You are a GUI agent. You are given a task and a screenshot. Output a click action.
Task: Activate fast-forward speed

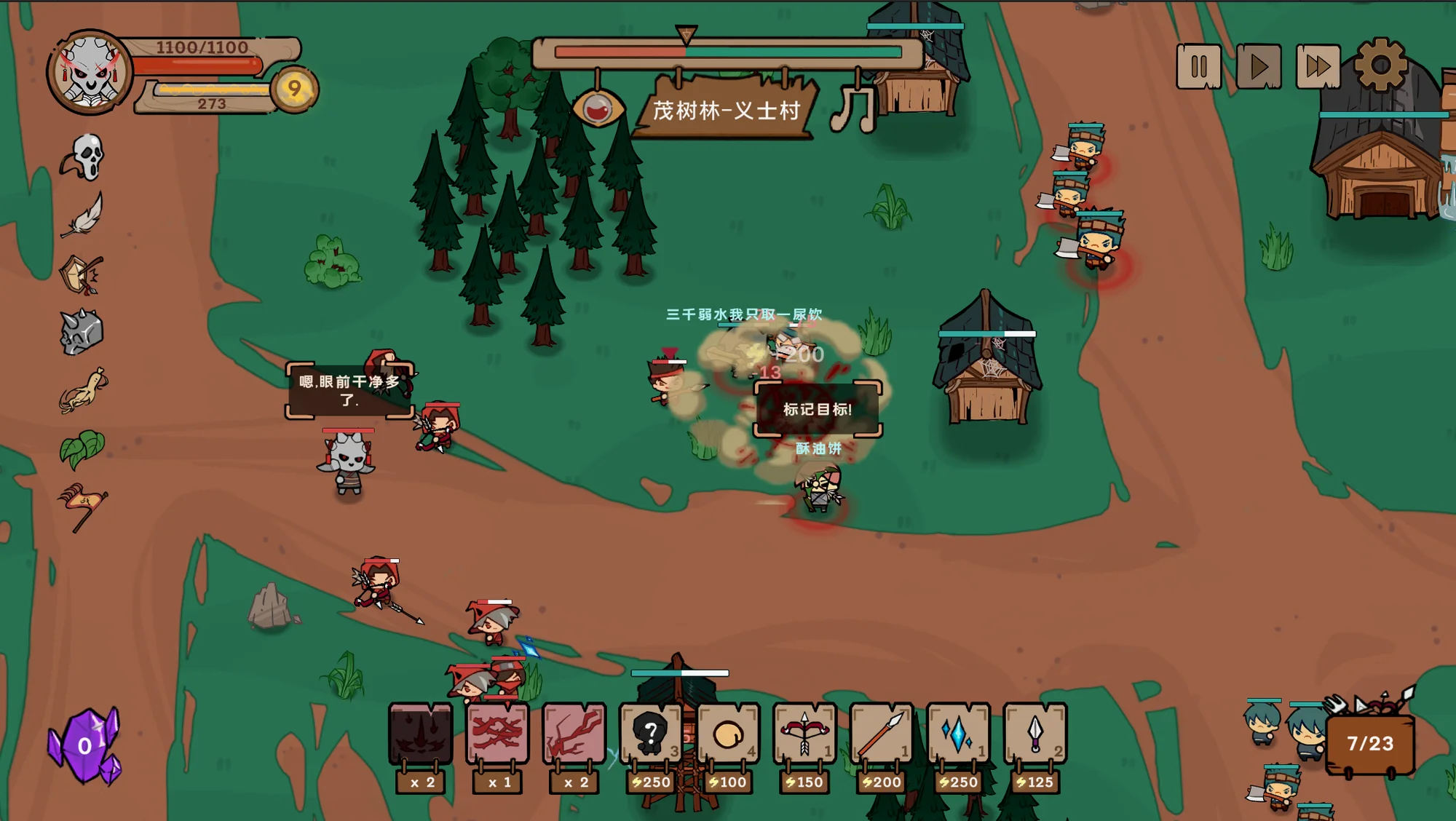pos(1318,67)
